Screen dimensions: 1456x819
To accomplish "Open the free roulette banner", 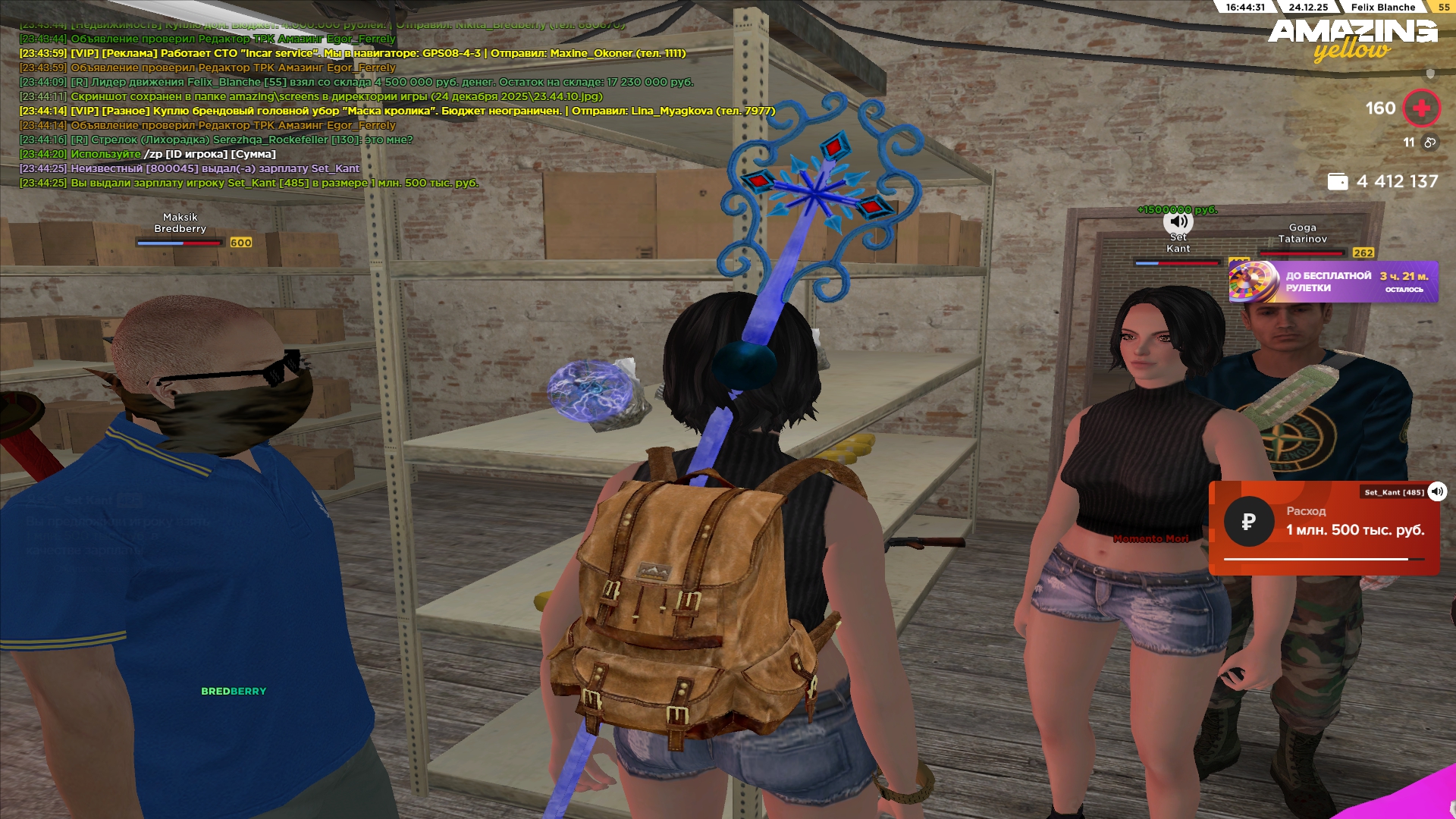I will (x=1333, y=282).
